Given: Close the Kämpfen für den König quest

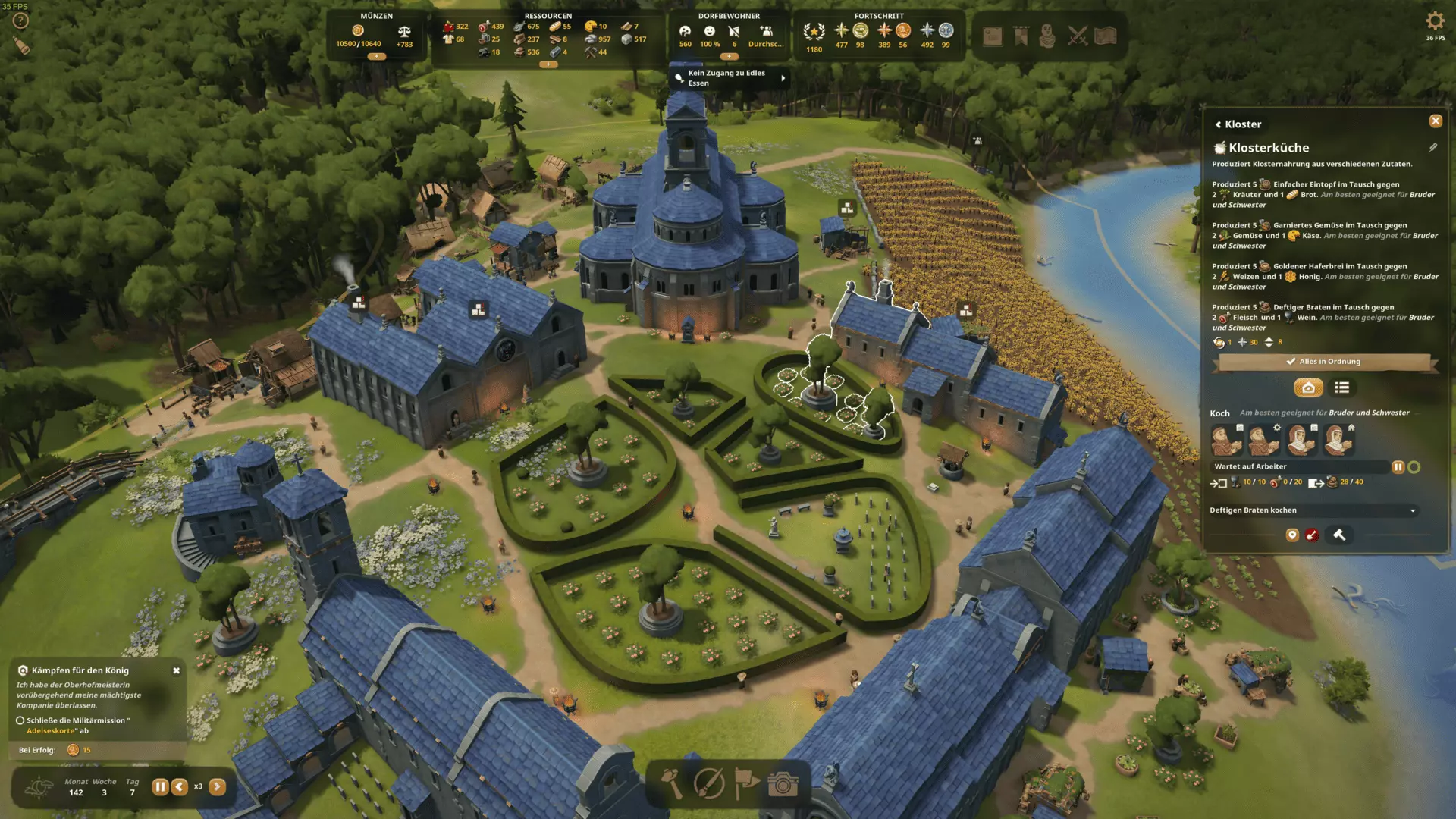Looking at the screenshot, I should pos(177,670).
